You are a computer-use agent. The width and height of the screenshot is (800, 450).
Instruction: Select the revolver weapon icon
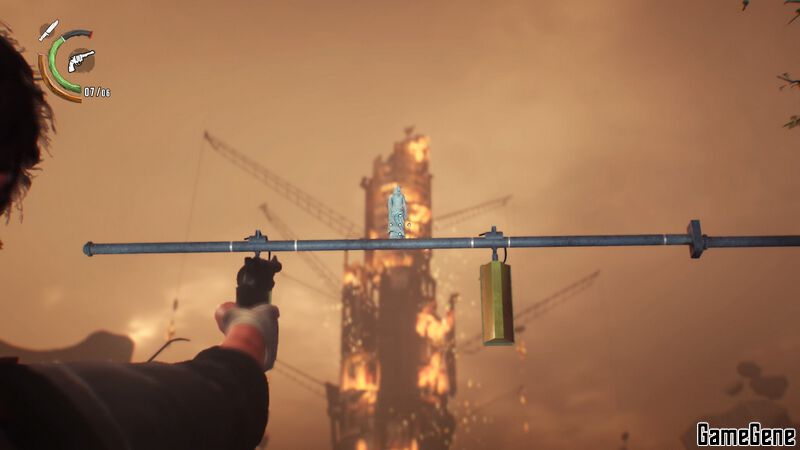click(81, 60)
